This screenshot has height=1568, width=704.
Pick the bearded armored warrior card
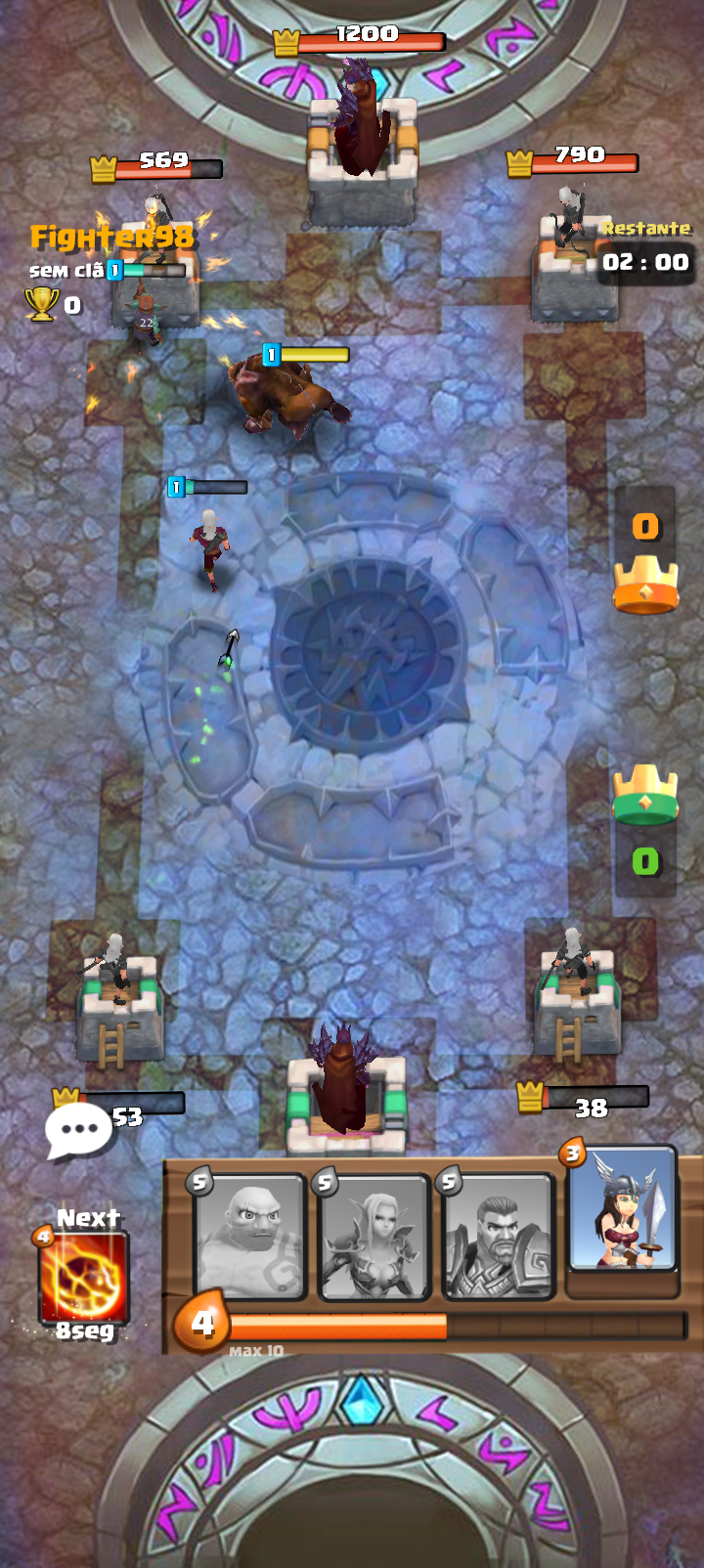pos(499,1239)
